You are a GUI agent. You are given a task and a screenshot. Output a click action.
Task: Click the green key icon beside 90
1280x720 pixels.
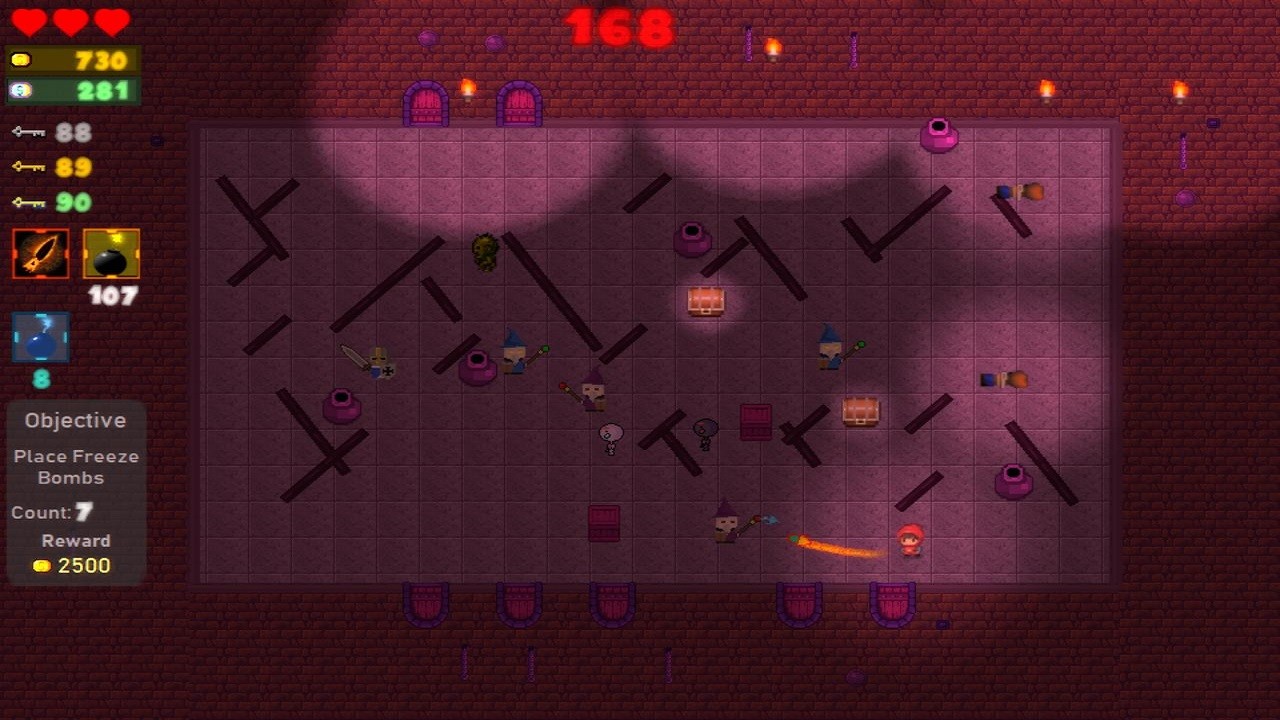28,201
